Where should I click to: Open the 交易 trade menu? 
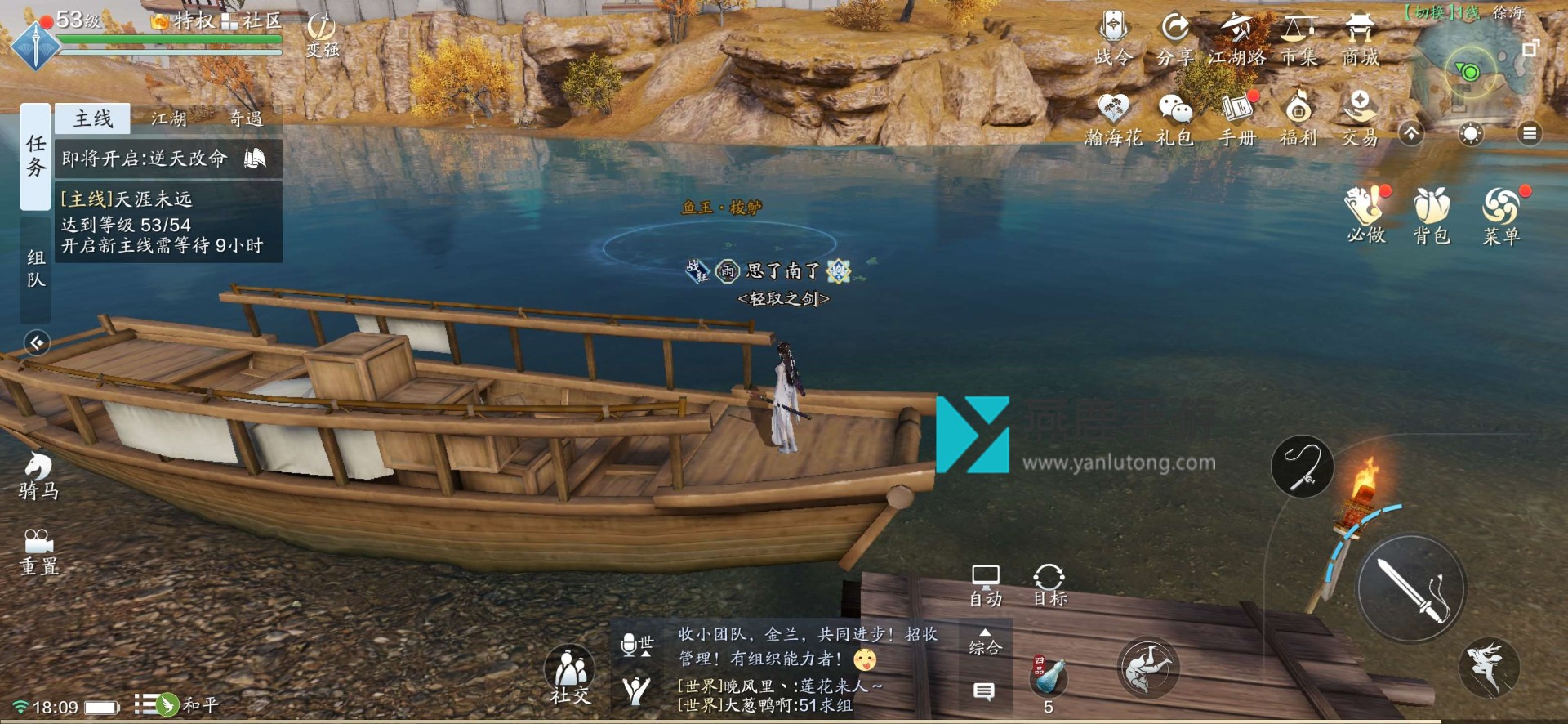[1360, 119]
